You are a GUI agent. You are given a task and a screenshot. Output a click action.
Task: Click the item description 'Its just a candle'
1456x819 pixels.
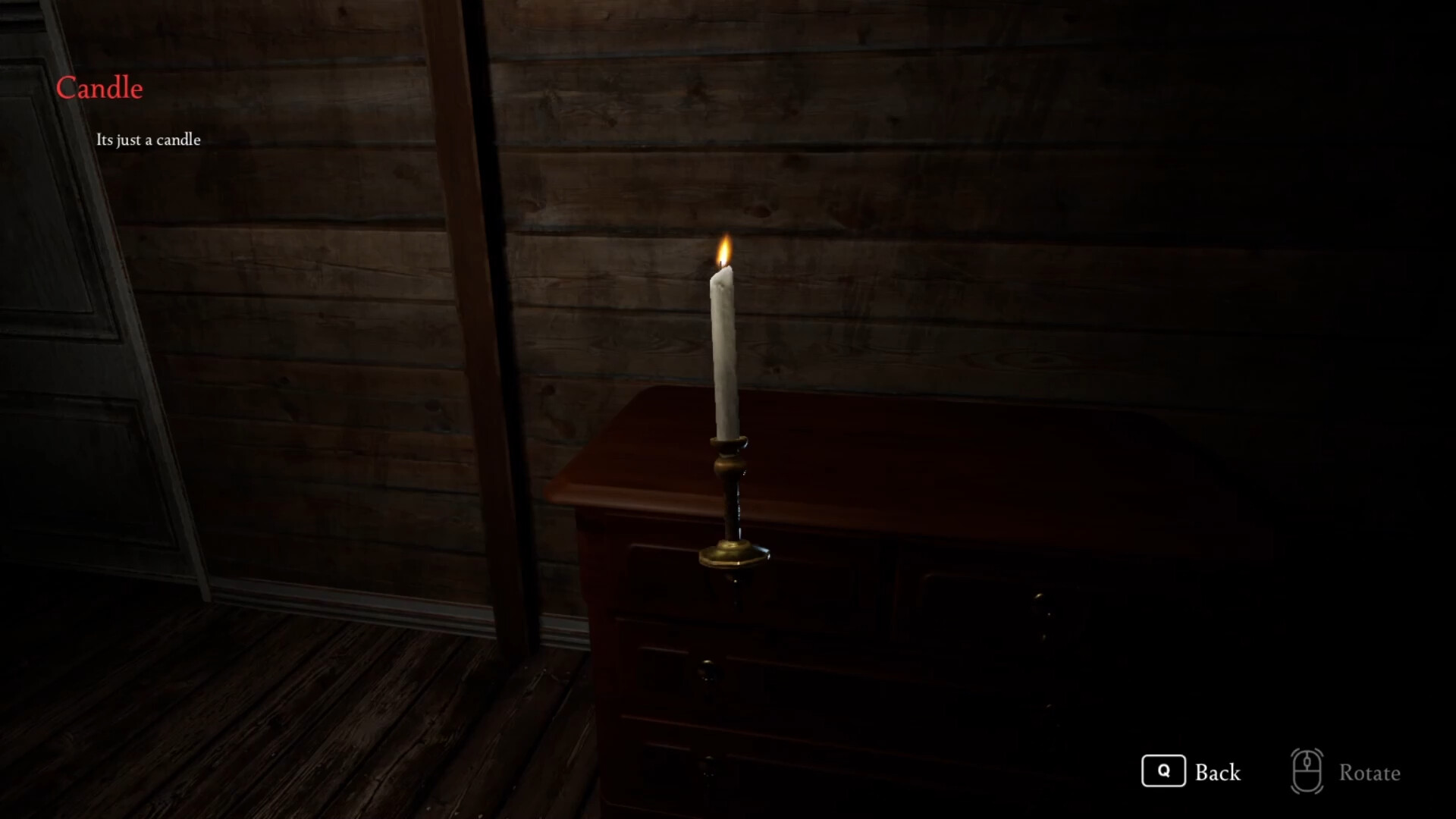tap(149, 140)
